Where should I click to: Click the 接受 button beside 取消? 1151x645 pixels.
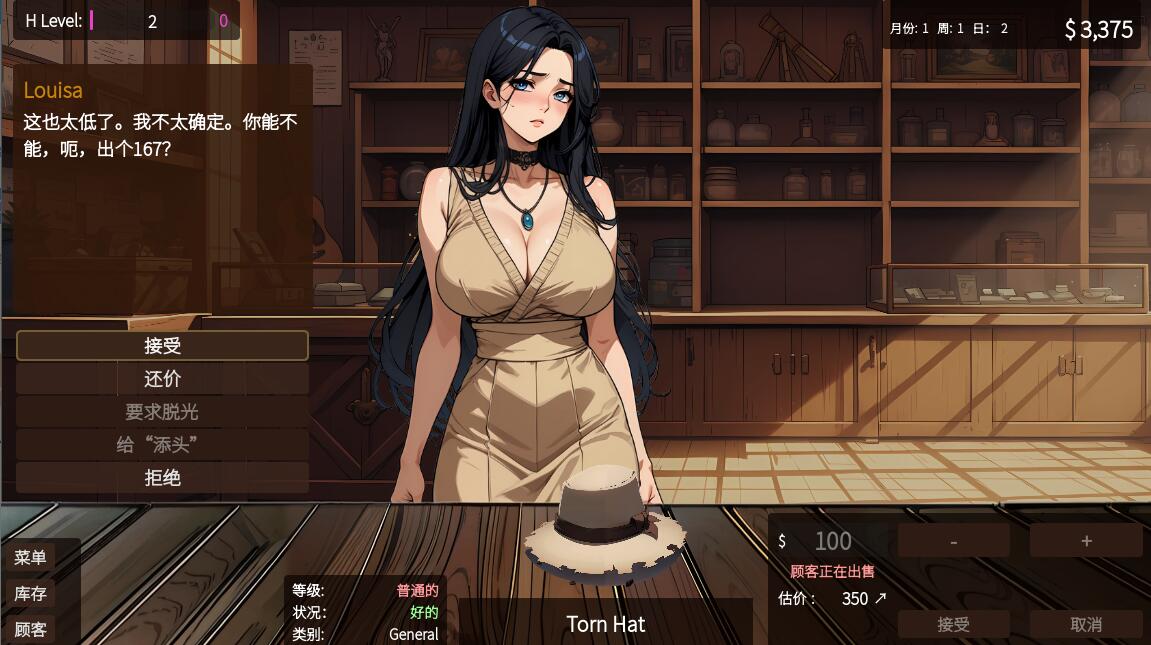pos(953,624)
